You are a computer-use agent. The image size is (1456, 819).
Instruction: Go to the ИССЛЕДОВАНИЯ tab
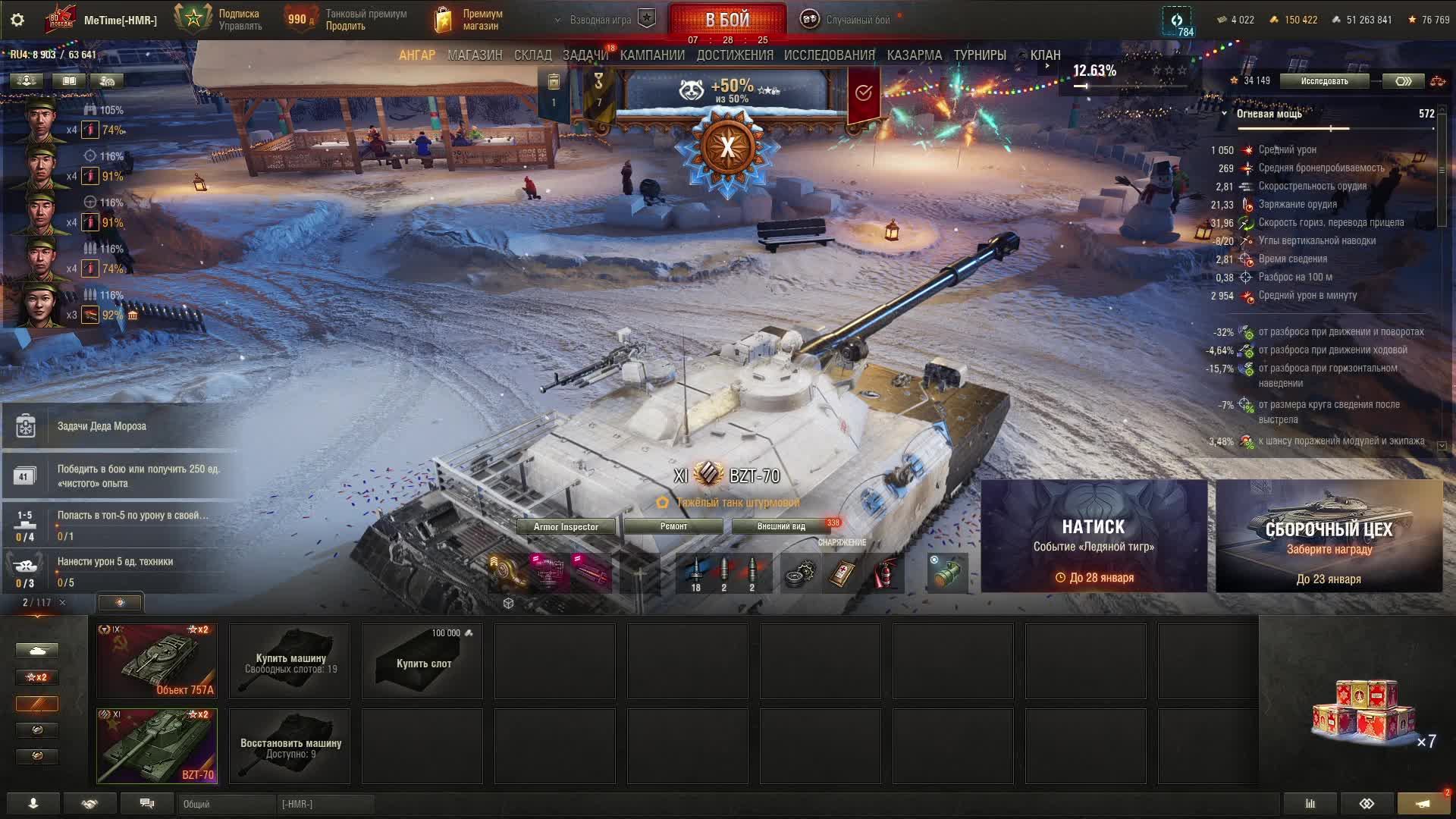click(x=829, y=55)
